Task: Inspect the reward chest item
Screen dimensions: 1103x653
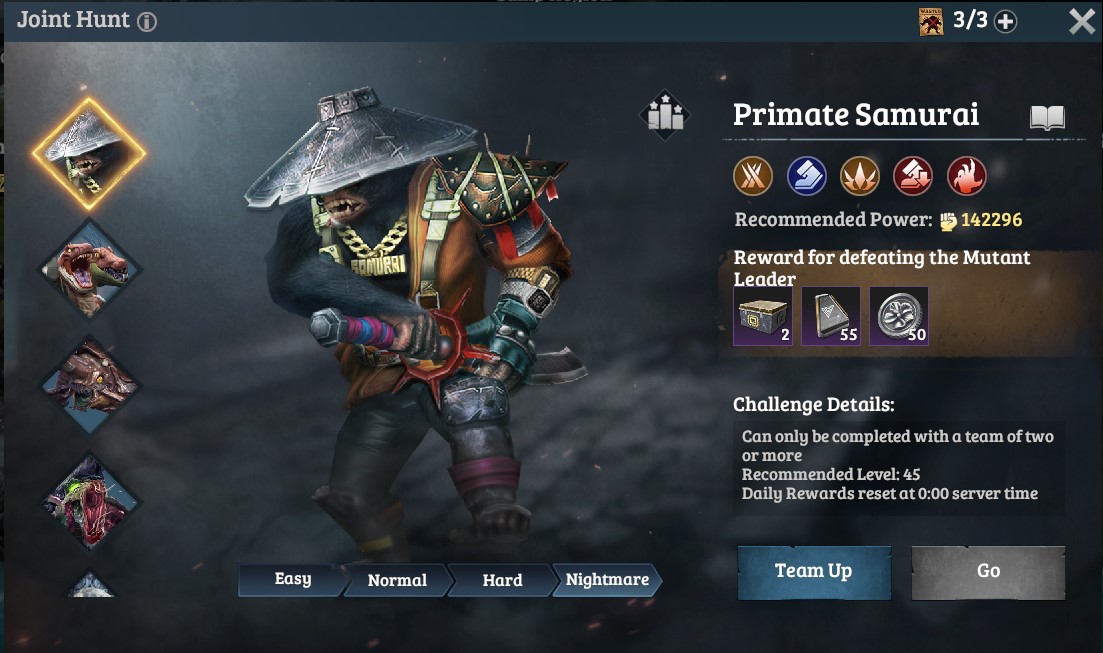Action: click(x=762, y=316)
